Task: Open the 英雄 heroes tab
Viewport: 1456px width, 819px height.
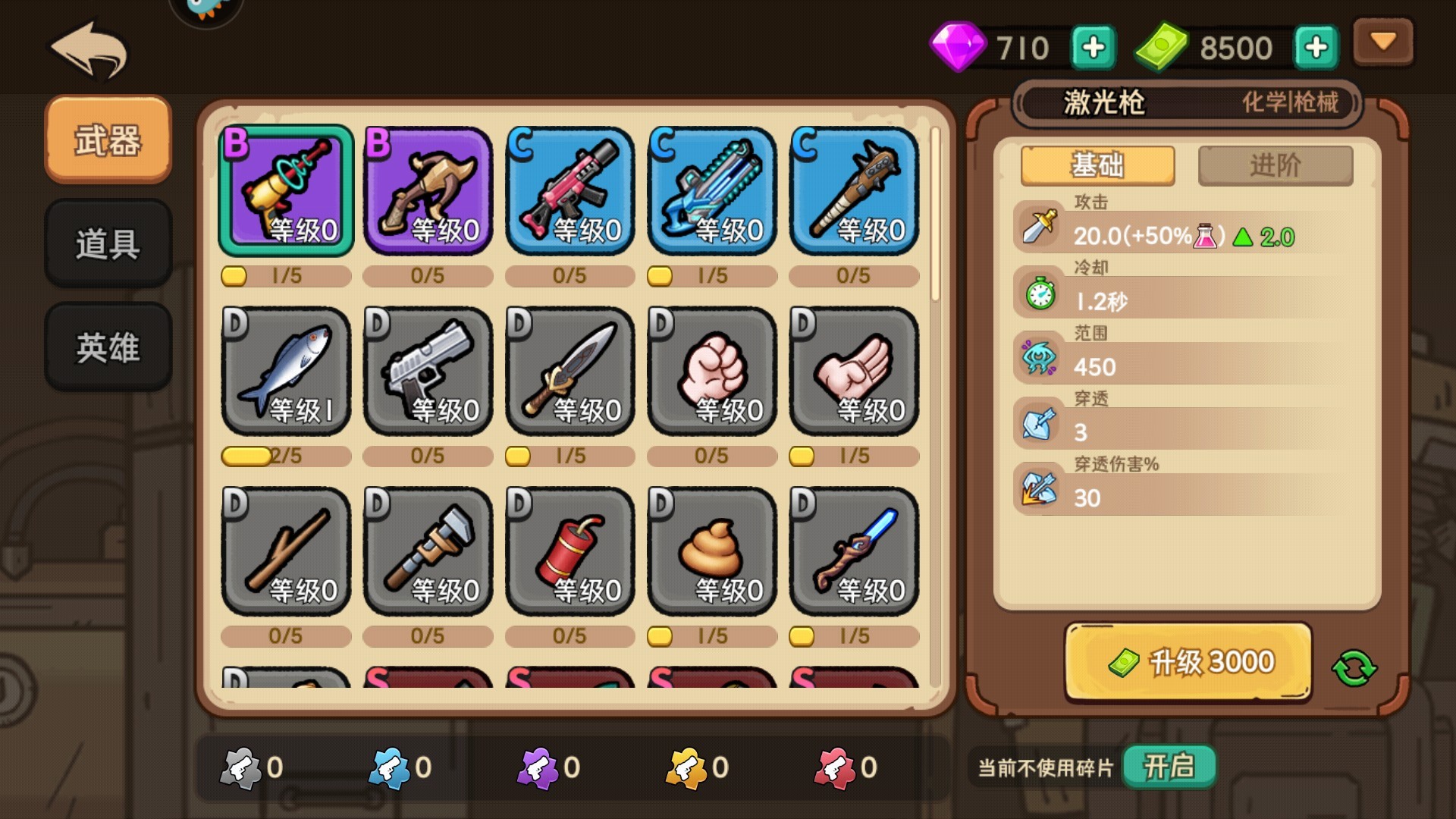Action: (108, 347)
